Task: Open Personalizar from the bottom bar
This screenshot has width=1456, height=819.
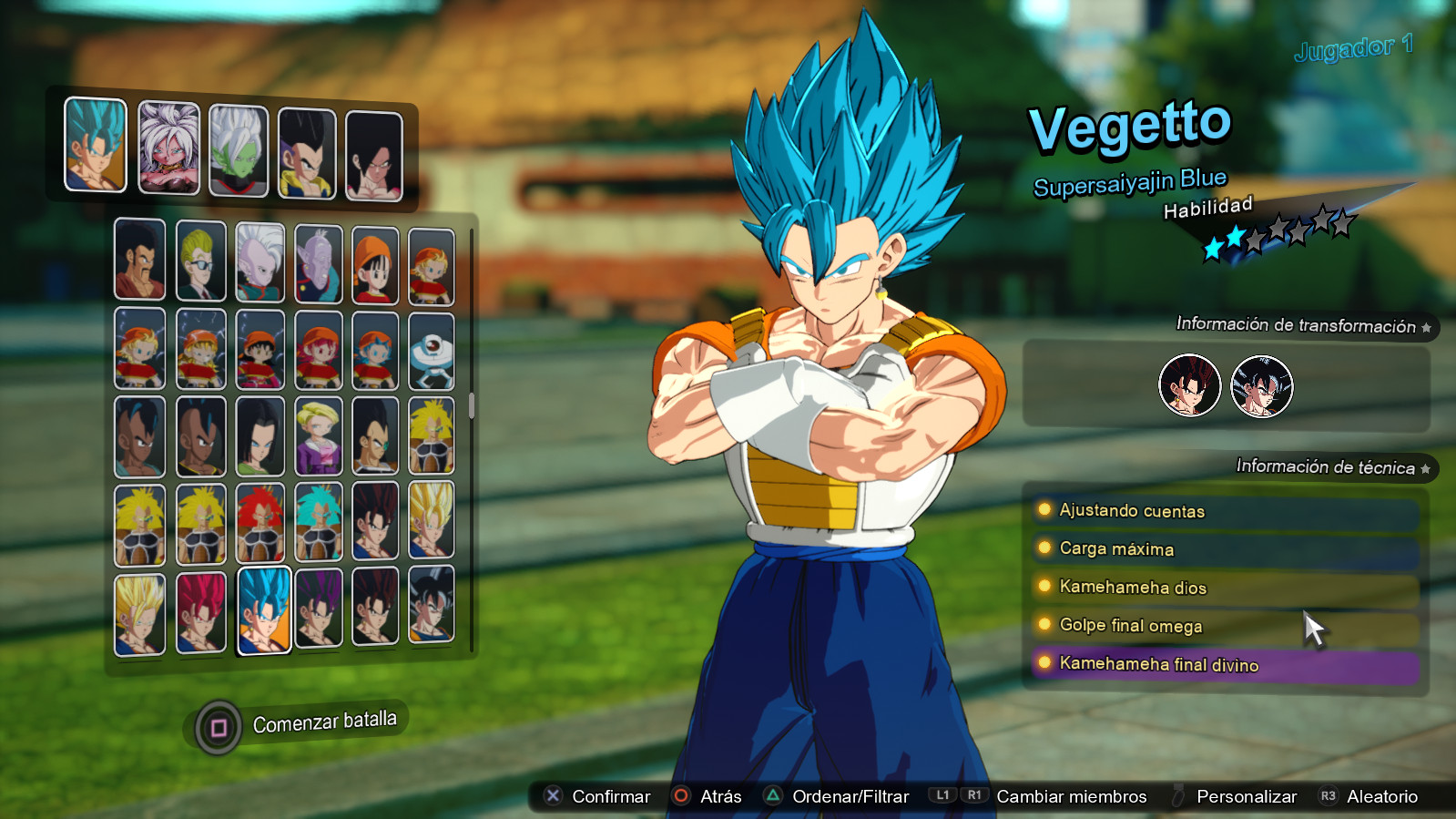Action: (x=1248, y=795)
